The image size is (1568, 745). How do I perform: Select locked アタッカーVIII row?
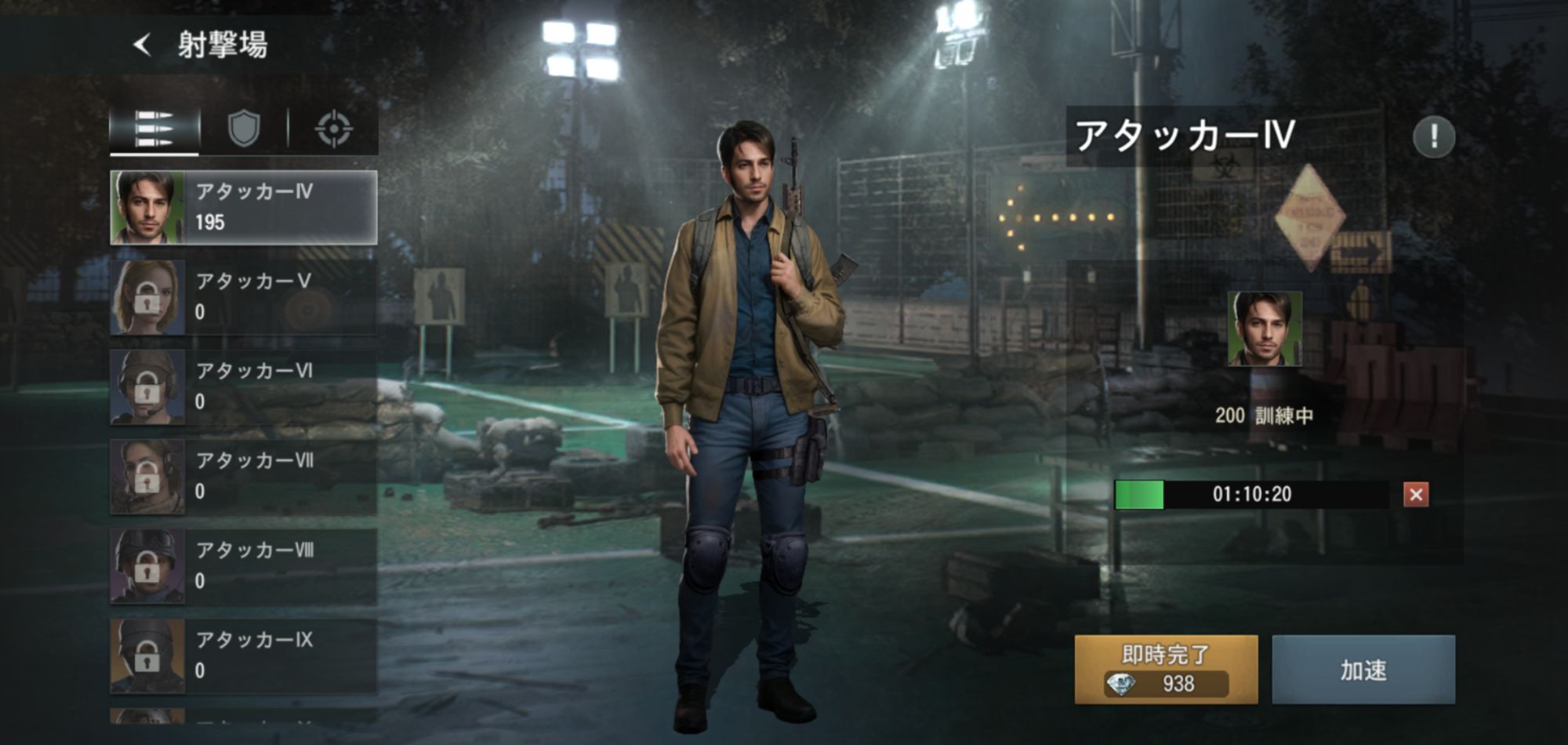tap(244, 566)
